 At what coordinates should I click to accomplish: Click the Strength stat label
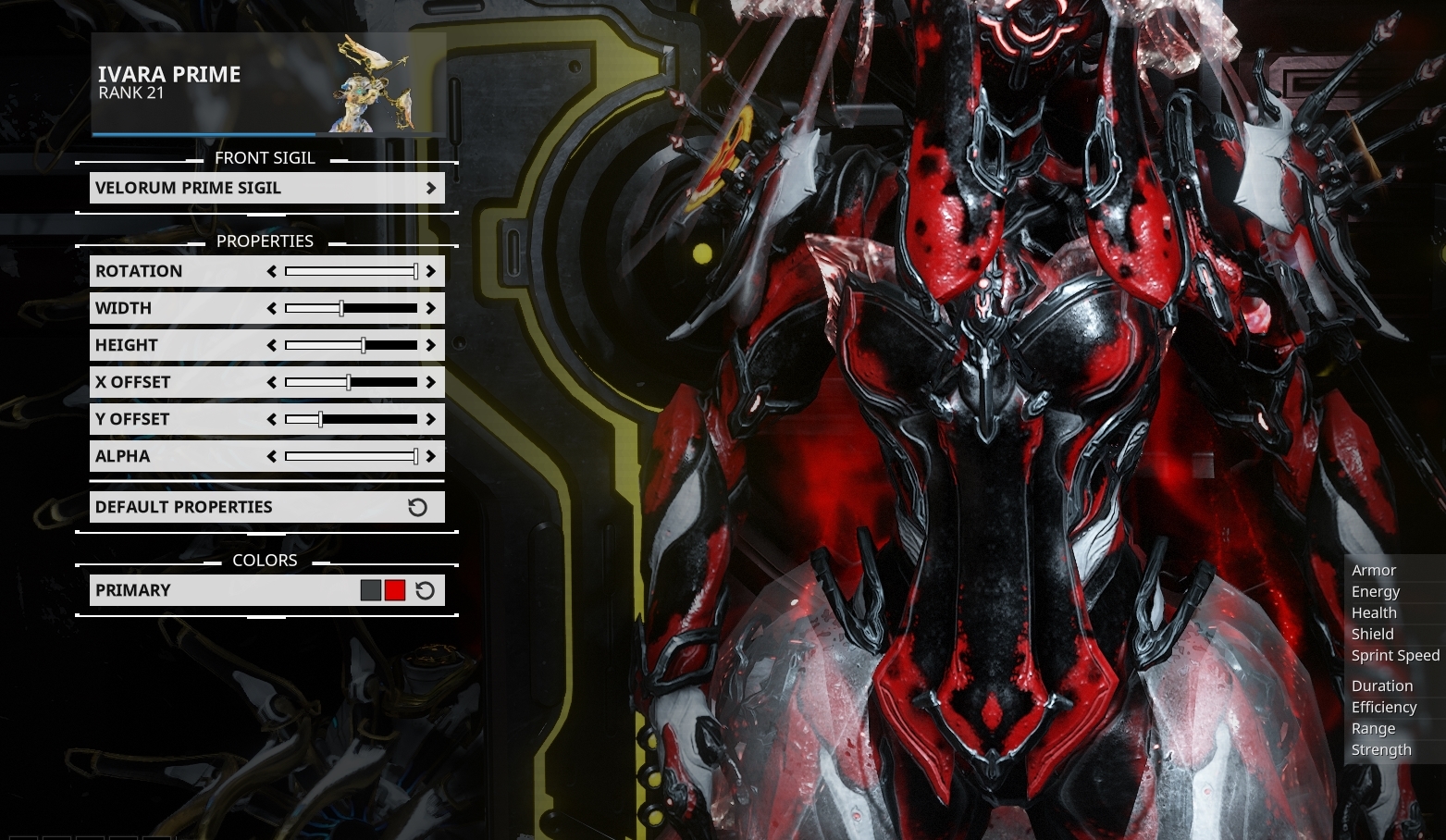tap(1380, 749)
